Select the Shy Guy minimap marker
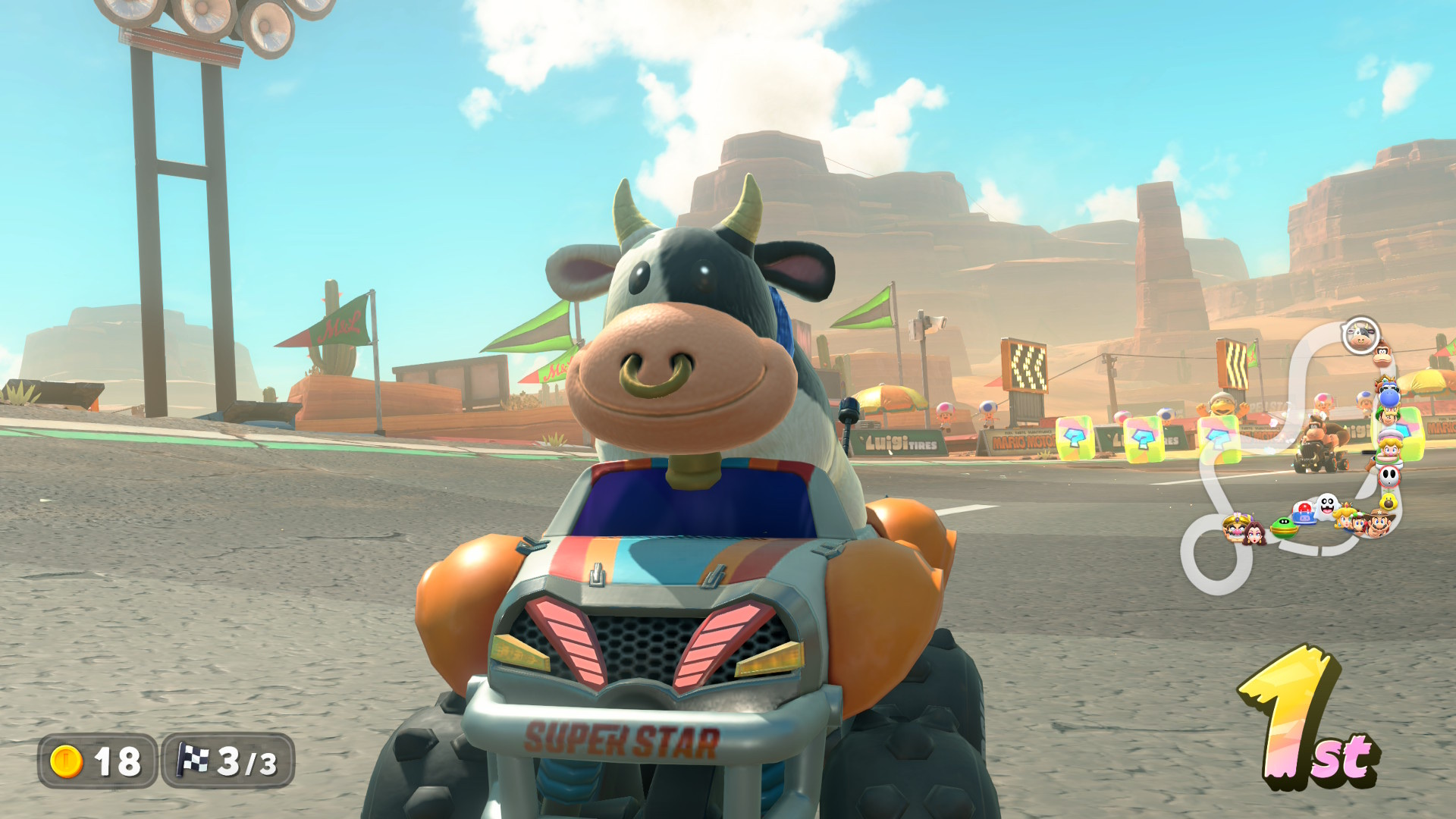Screen dimensions: 1456x819 click(x=1389, y=476)
